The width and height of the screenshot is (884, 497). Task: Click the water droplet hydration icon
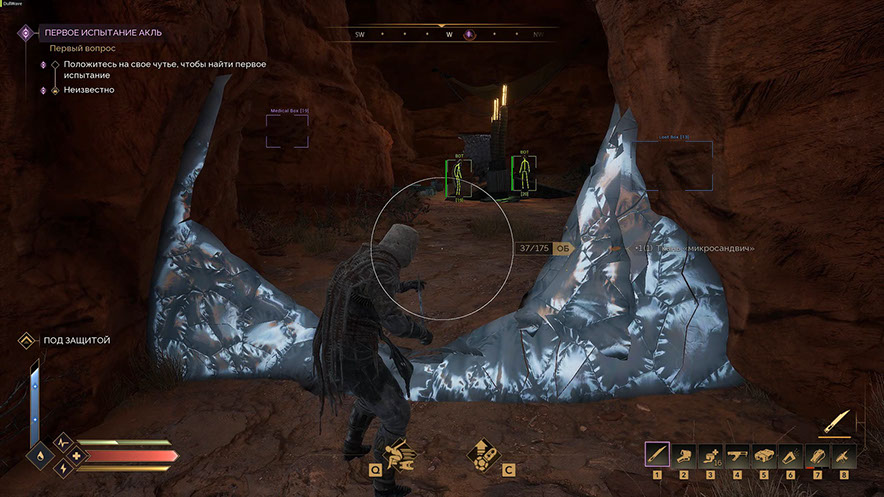pyautogui.click(x=38, y=455)
